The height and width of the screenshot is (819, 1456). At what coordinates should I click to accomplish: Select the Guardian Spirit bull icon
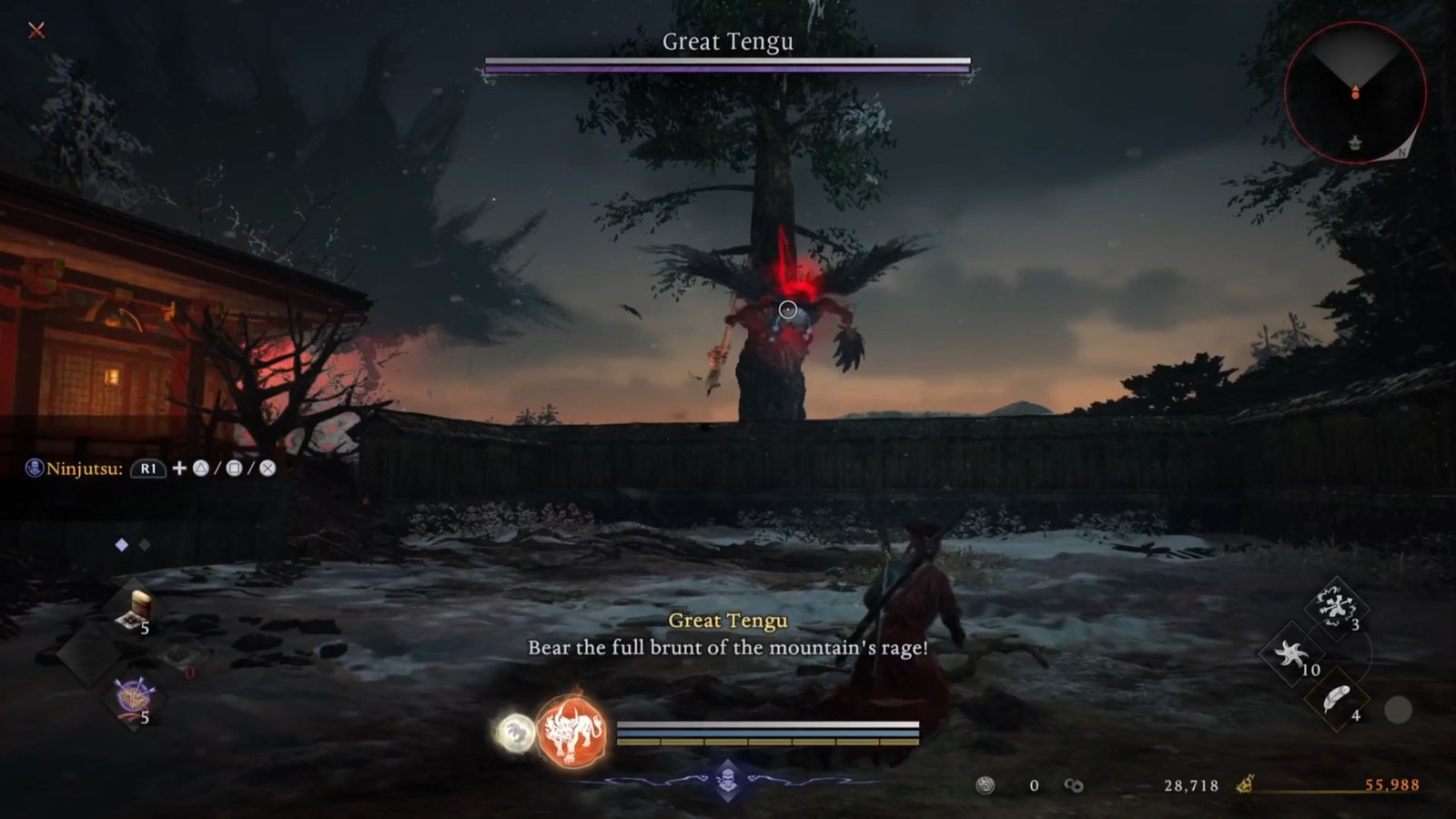[x=574, y=733]
